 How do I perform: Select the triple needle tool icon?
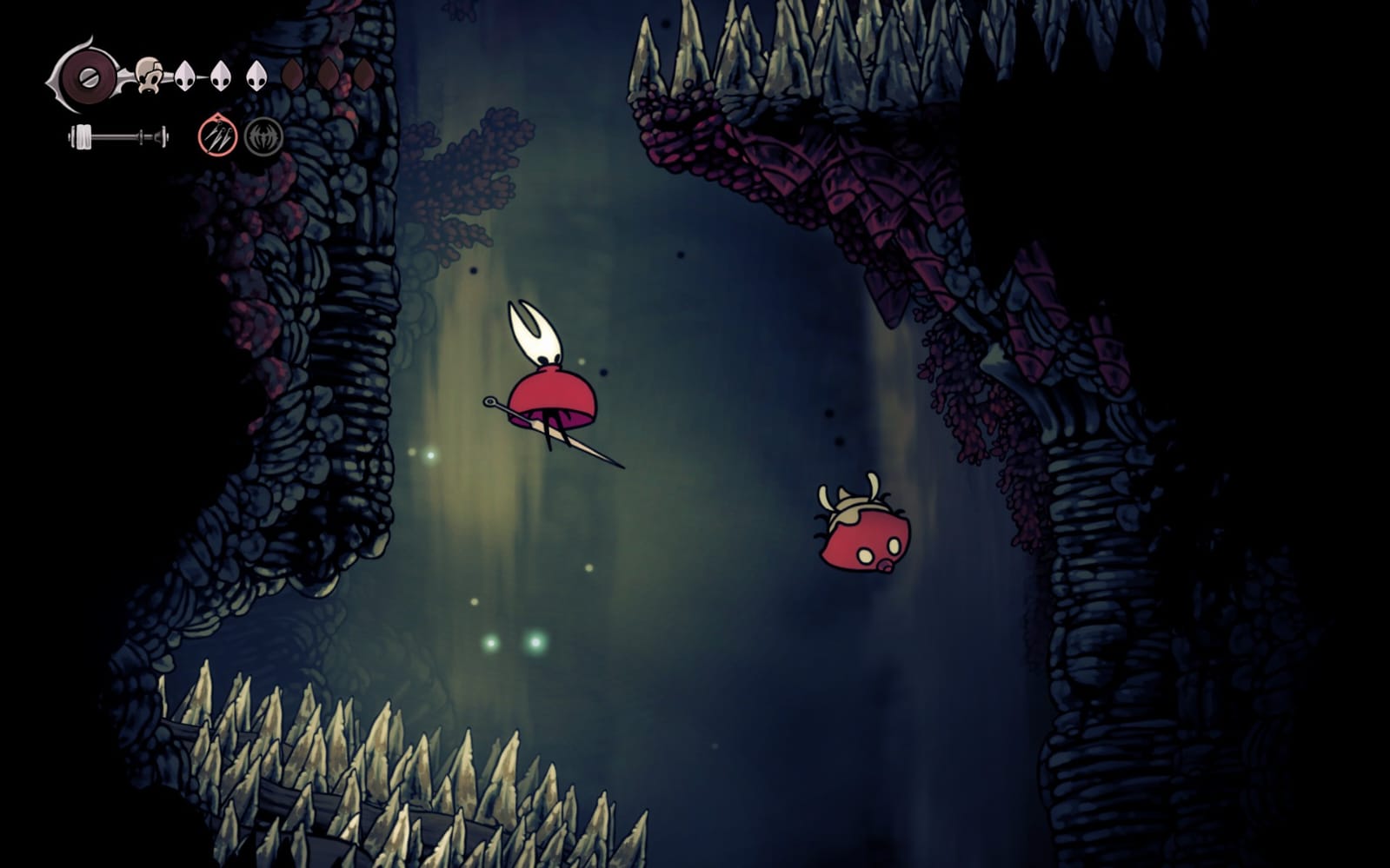click(x=217, y=136)
